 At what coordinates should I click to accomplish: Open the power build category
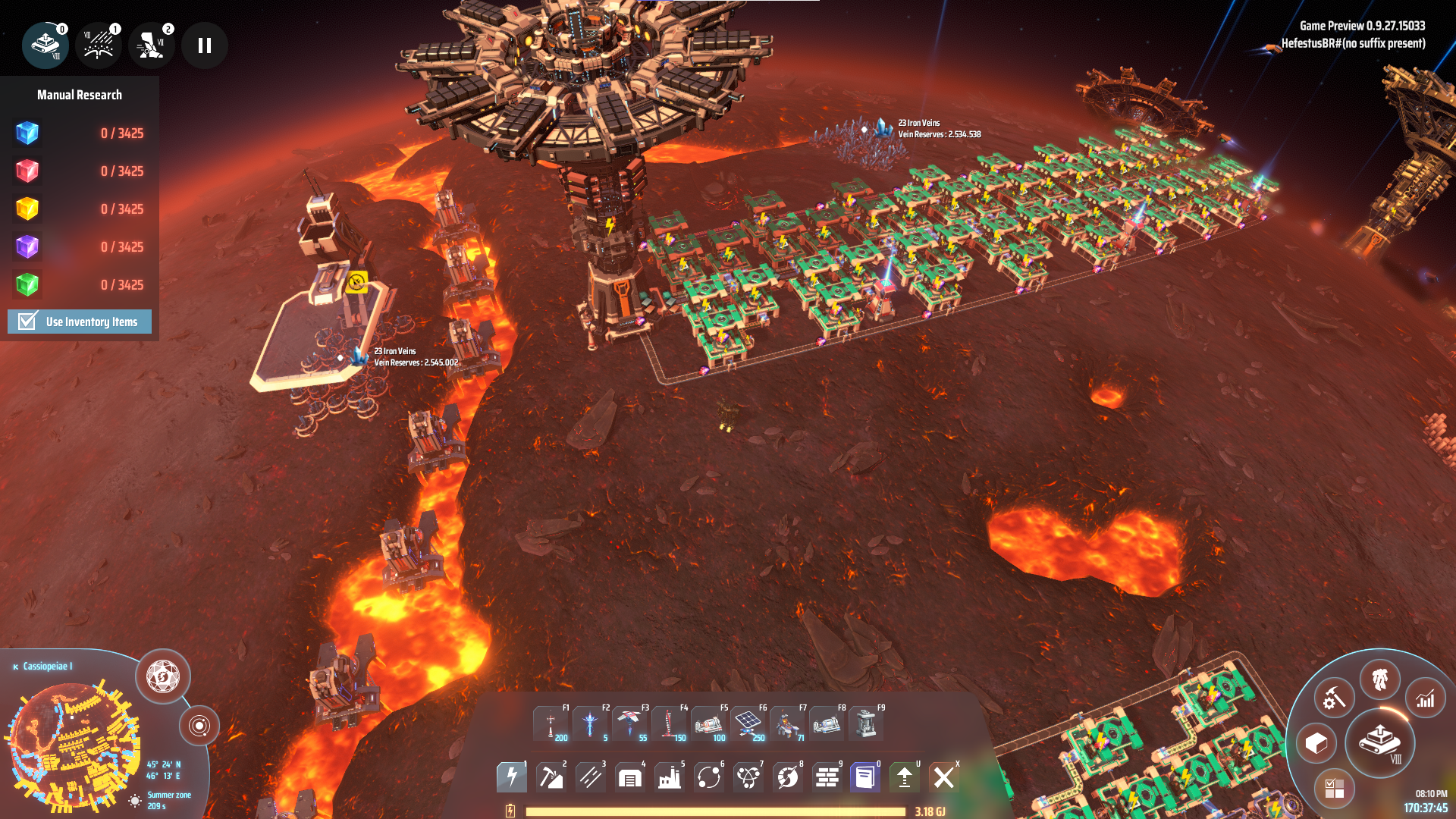click(512, 777)
